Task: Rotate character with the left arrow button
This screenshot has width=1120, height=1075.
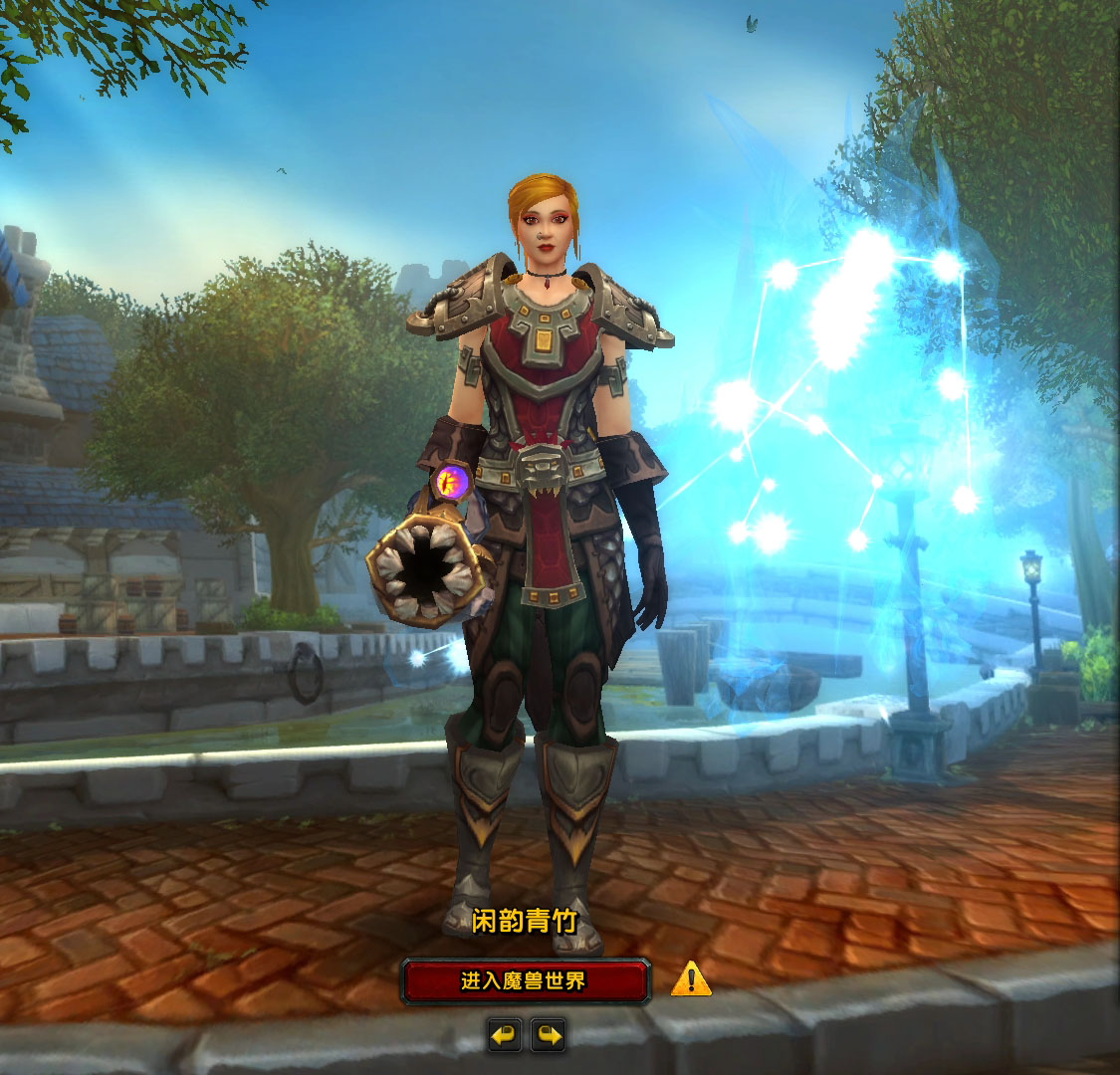Action: pos(505,1035)
